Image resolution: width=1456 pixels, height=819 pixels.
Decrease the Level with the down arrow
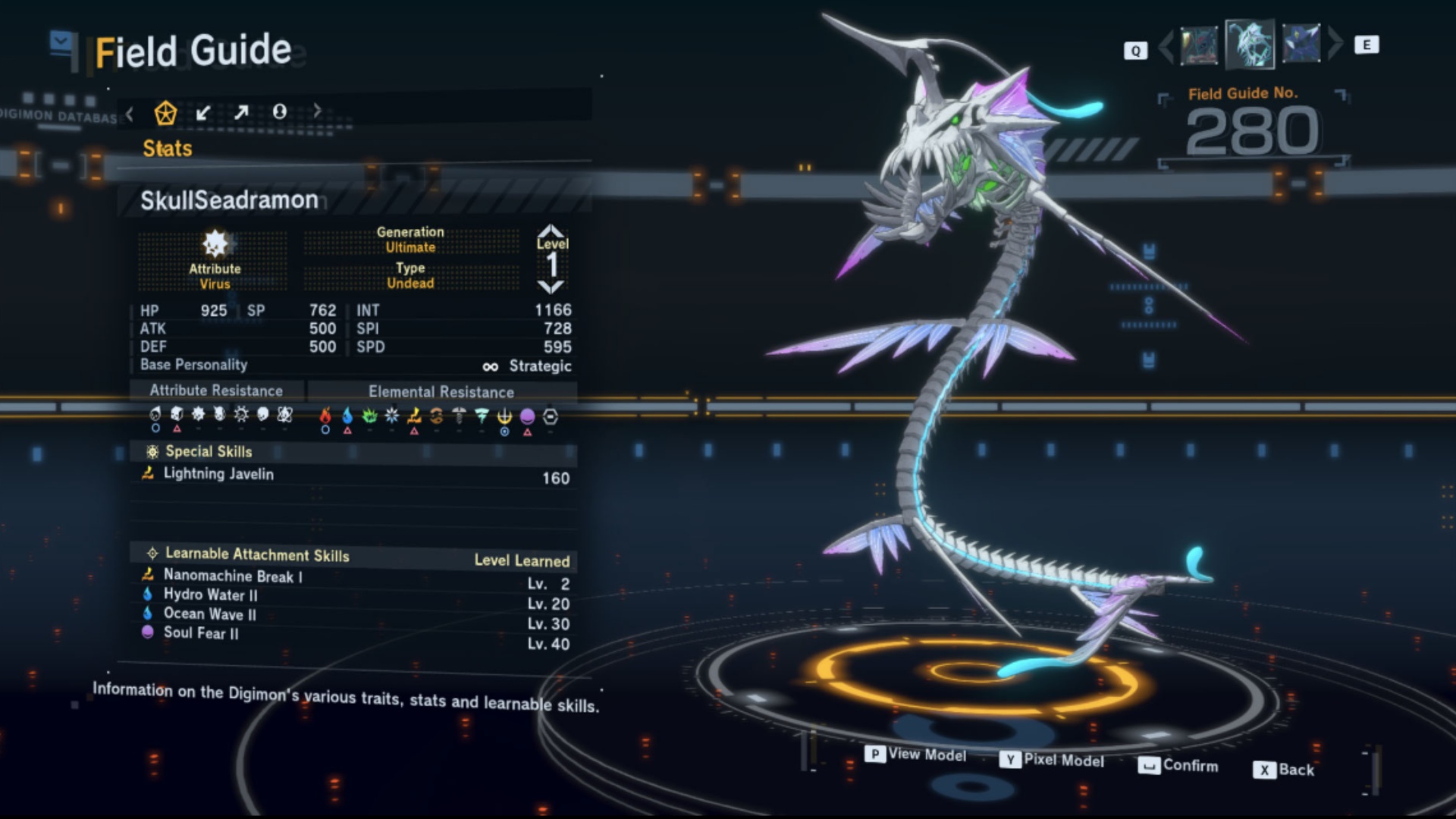pos(551,287)
